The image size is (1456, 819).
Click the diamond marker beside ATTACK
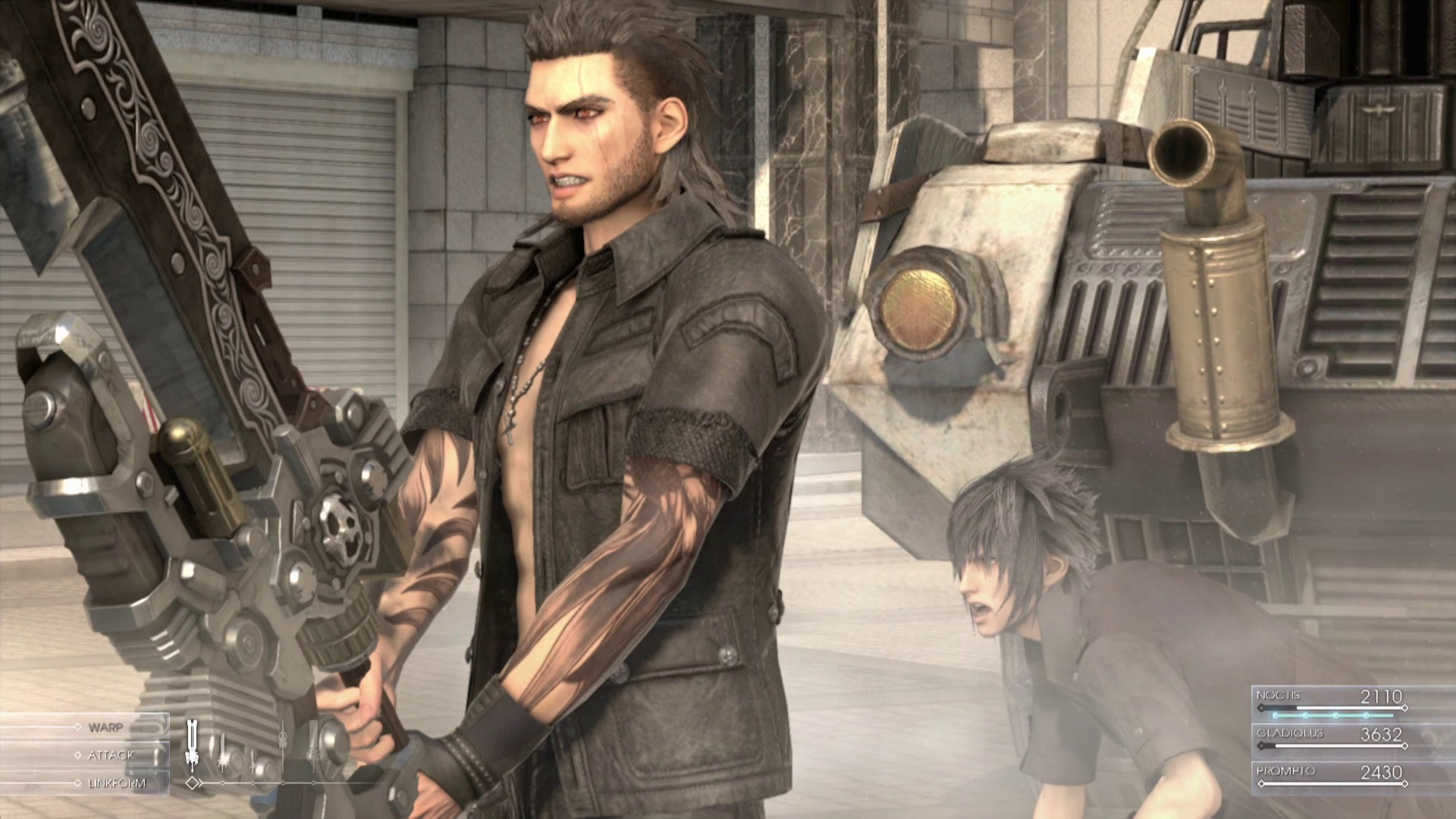pos(77,755)
